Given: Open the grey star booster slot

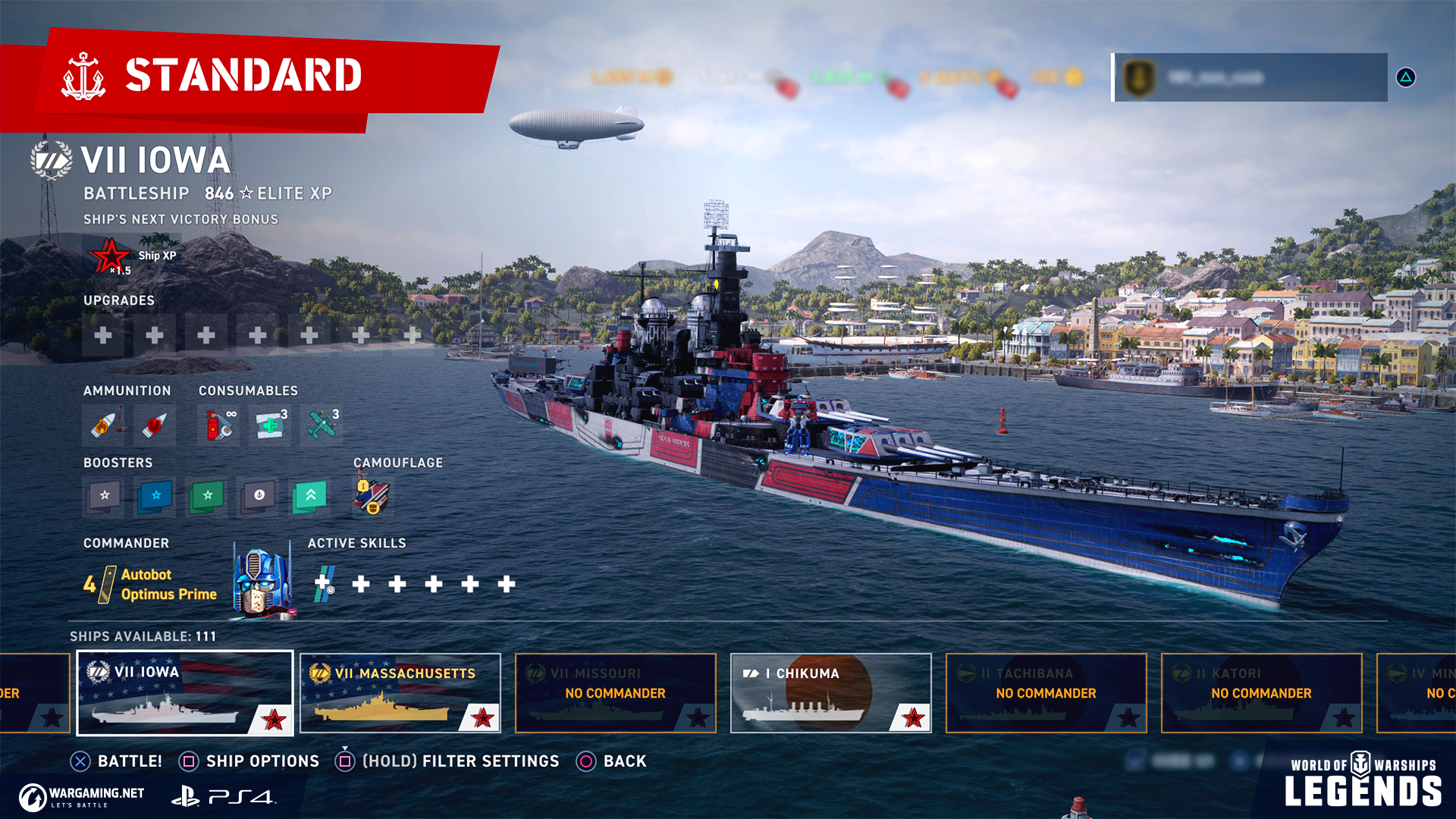Looking at the screenshot, I should pyautogui.click(x=105, y=496).
